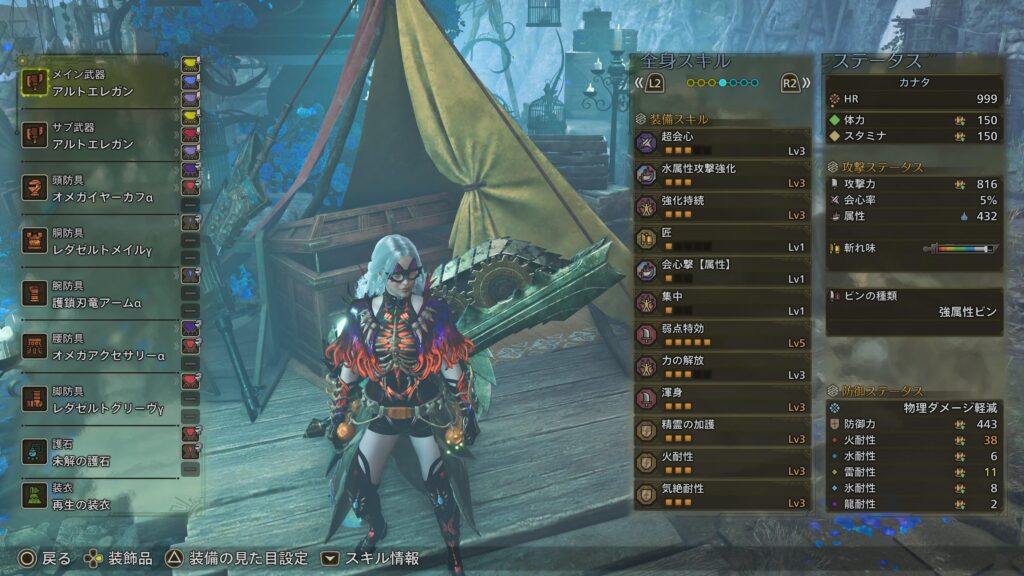
Task: Select the 水属性攻撃強化 skill row
Action: pyautogui.click(x=721, y=175)
